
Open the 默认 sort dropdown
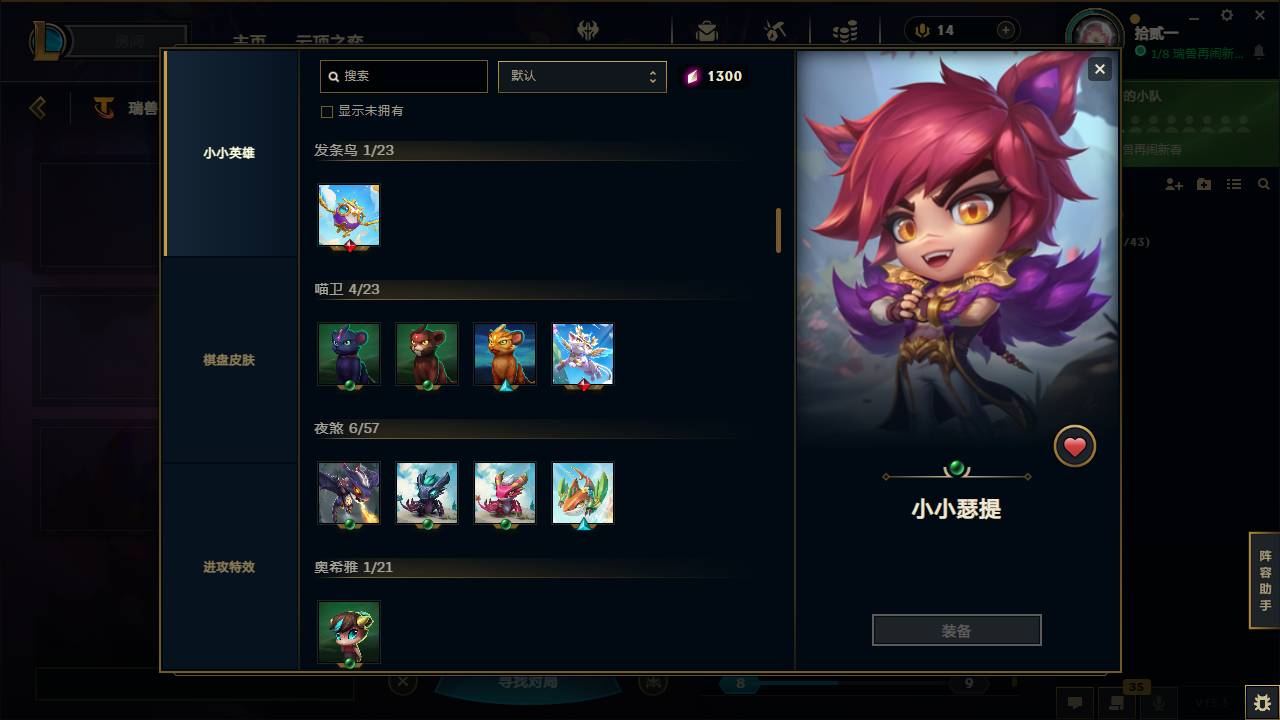click(x=582, y=76)
